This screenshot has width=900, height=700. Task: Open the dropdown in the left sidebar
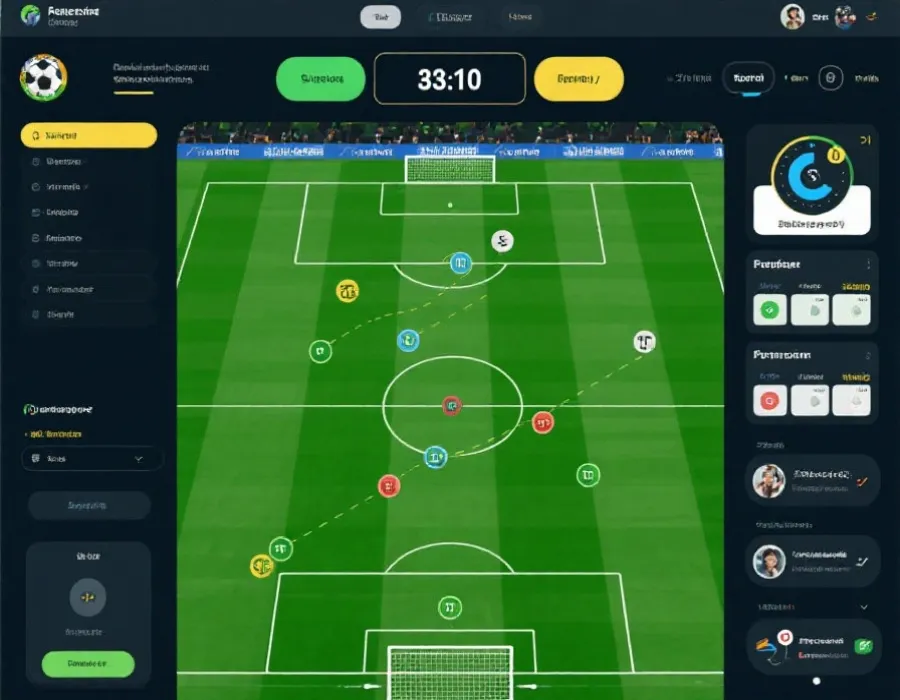click(x=92, y=458)
